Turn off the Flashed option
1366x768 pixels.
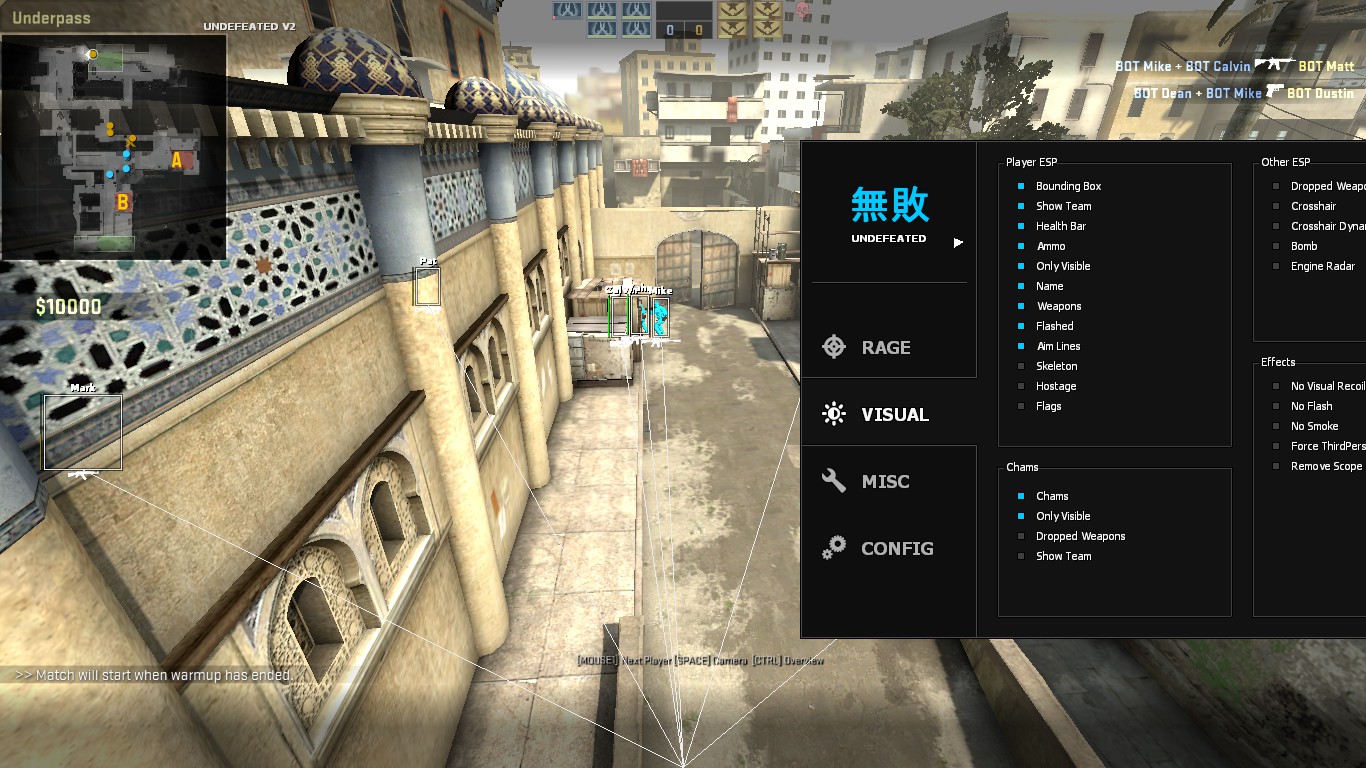click(1021, 326)
